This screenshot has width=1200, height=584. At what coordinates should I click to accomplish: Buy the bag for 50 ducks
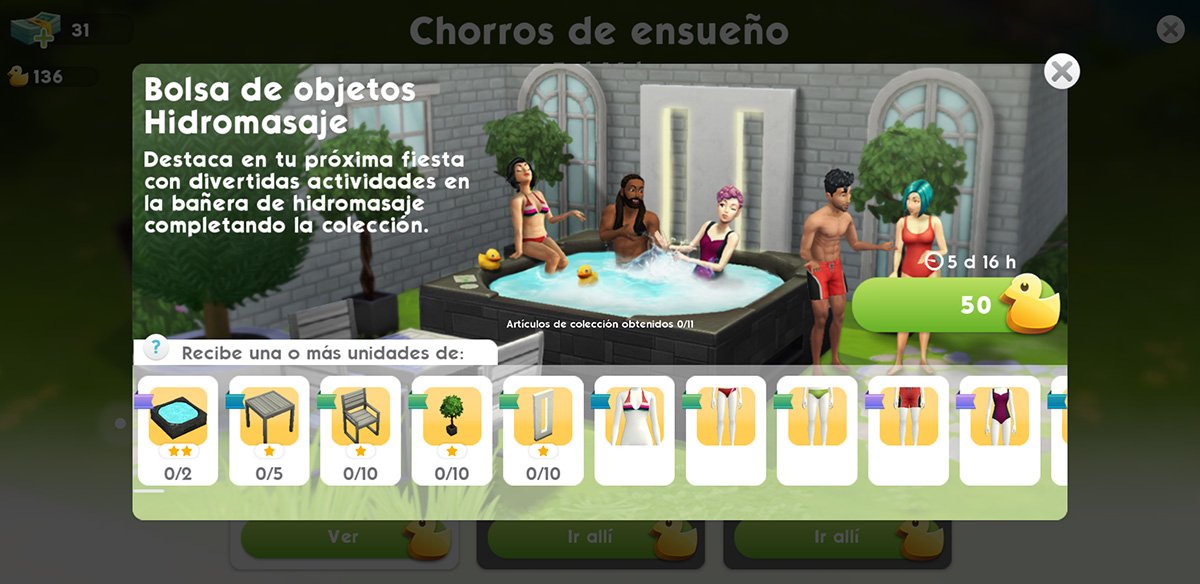pyautogui.click(x=954, y=305)
